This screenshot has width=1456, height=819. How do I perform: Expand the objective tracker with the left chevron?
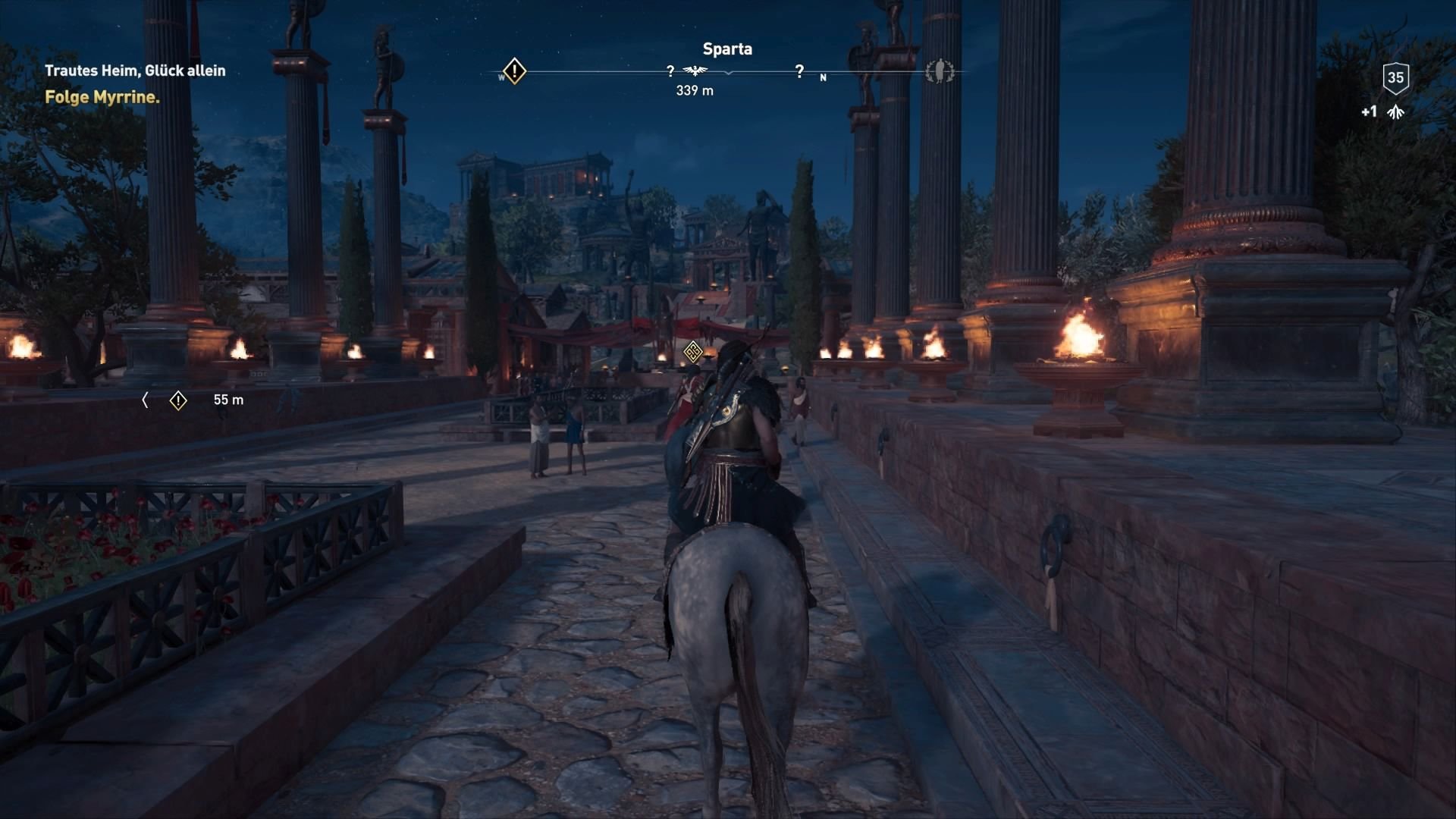tap(145, 400)
